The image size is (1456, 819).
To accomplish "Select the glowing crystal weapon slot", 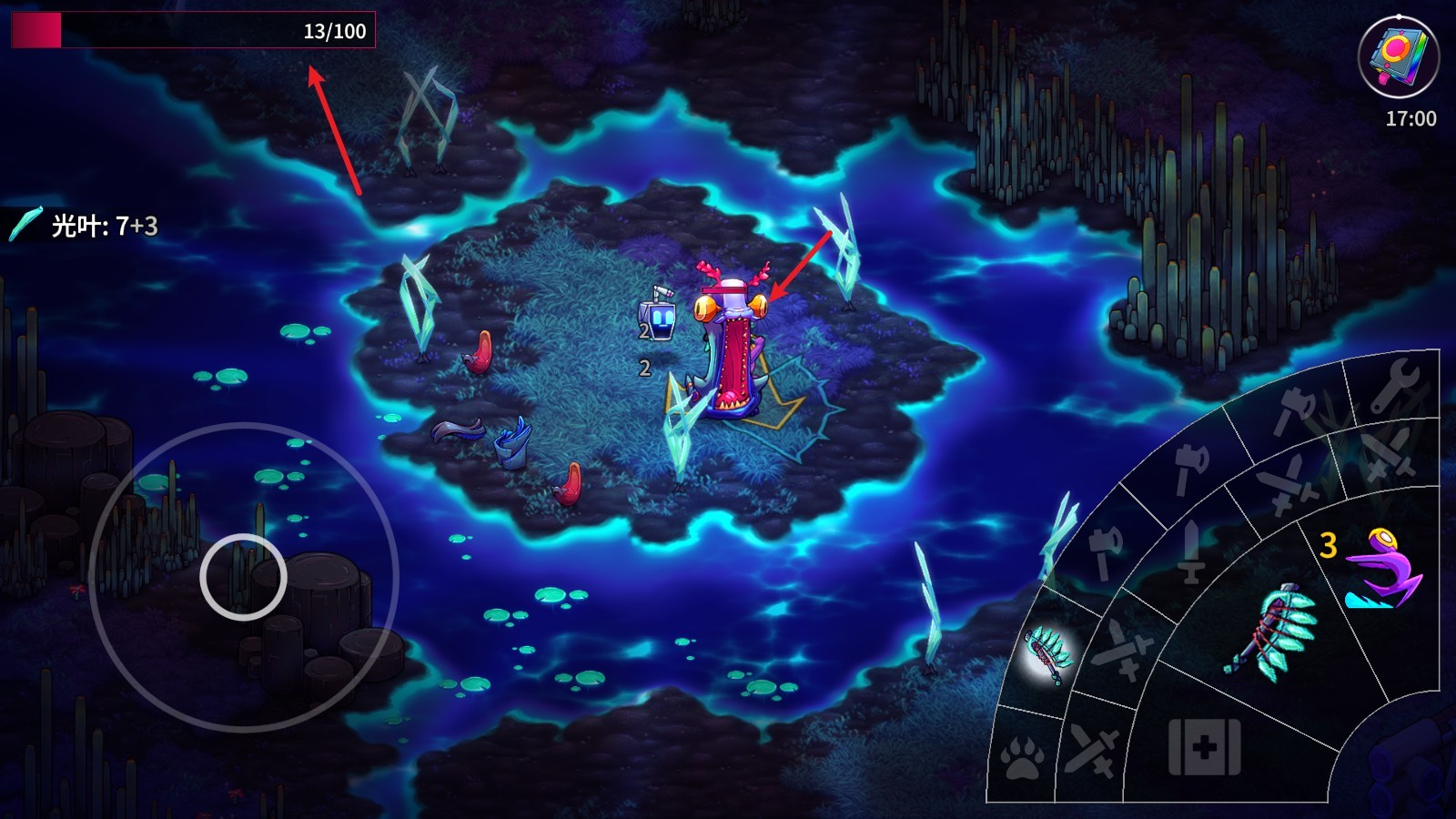I will [x=1049, y=652].
